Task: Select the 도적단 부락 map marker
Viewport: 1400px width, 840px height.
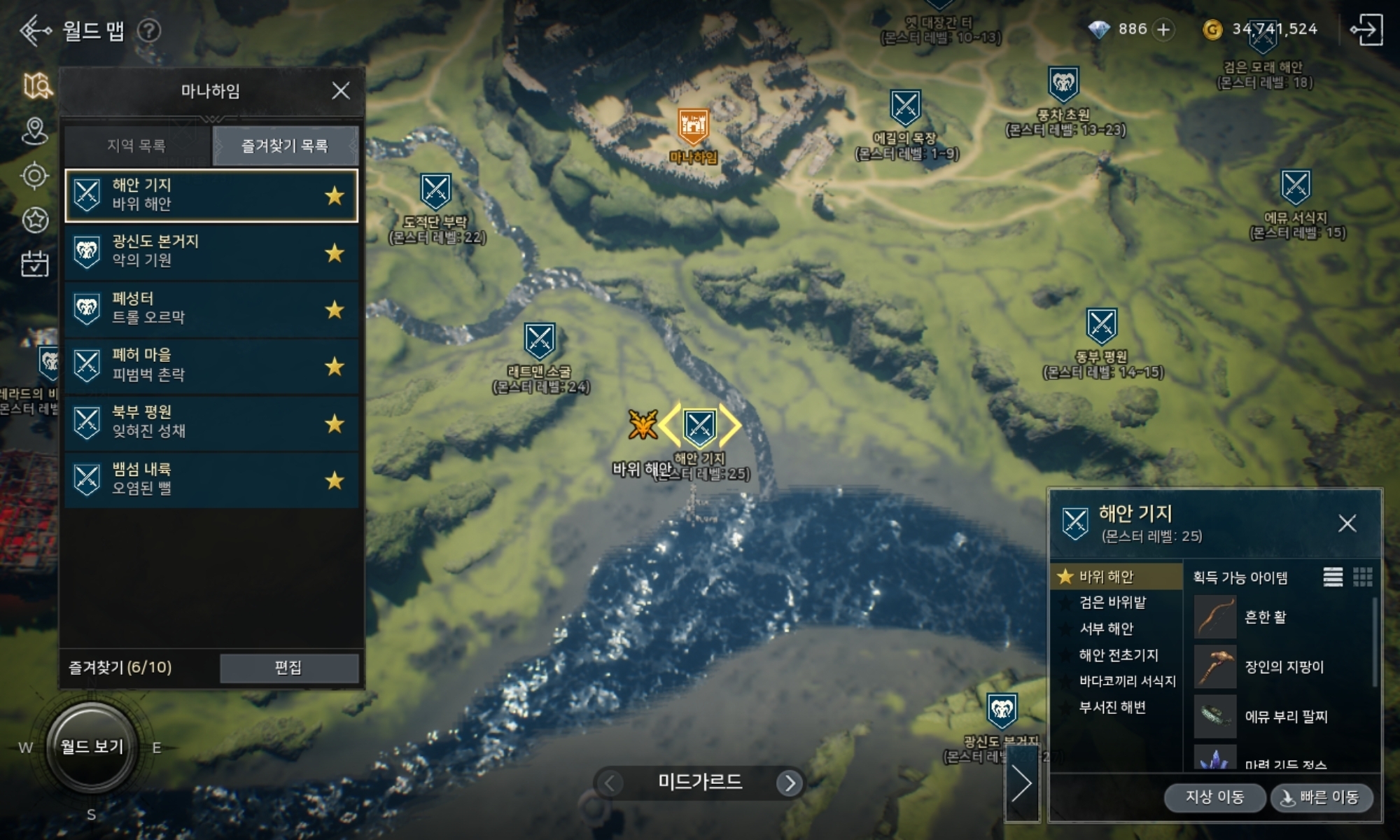Action: 435,190
